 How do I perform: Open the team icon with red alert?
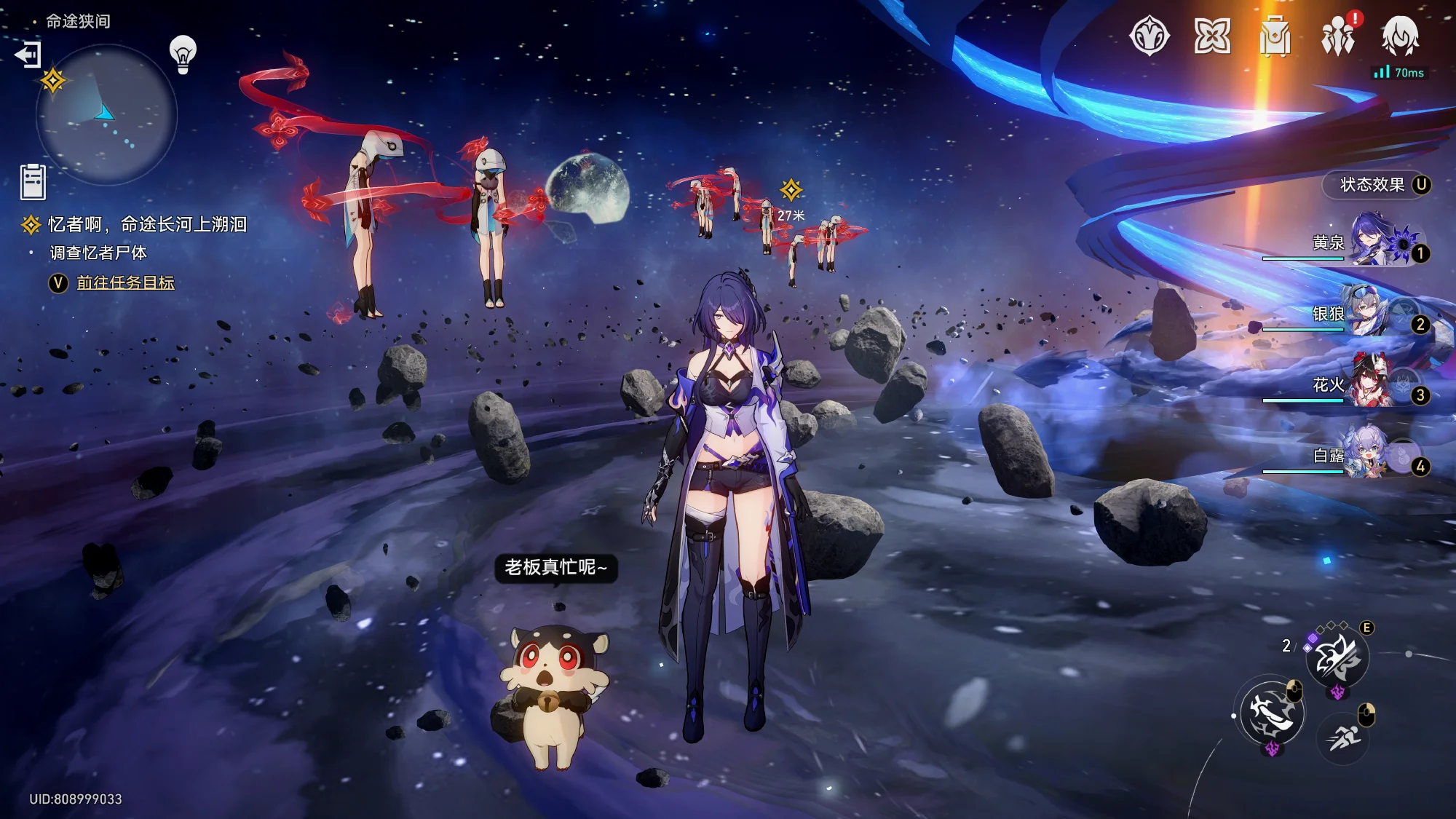(x=1338, y=36)
